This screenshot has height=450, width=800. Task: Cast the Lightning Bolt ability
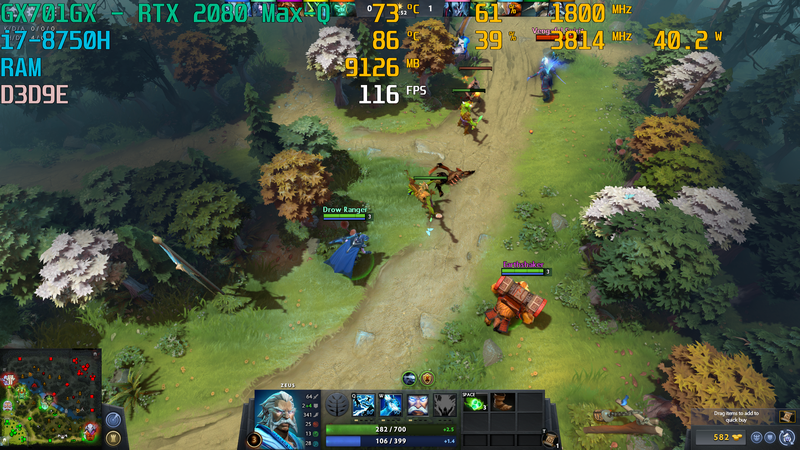click(x=389, y=404)
